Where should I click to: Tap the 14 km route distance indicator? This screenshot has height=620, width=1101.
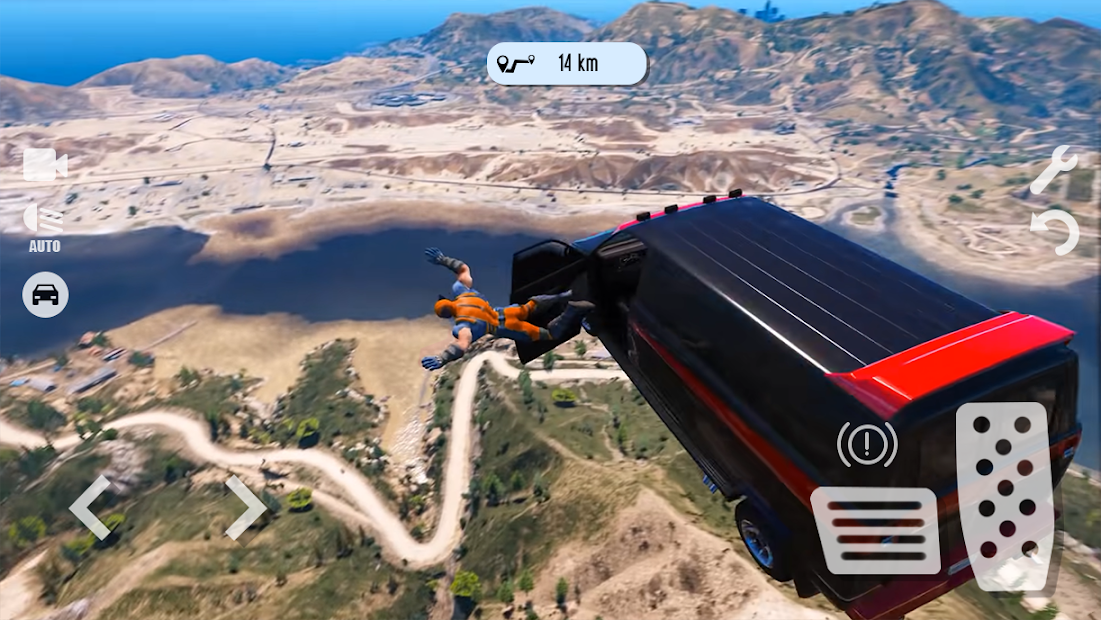click(x=566, y=63)
